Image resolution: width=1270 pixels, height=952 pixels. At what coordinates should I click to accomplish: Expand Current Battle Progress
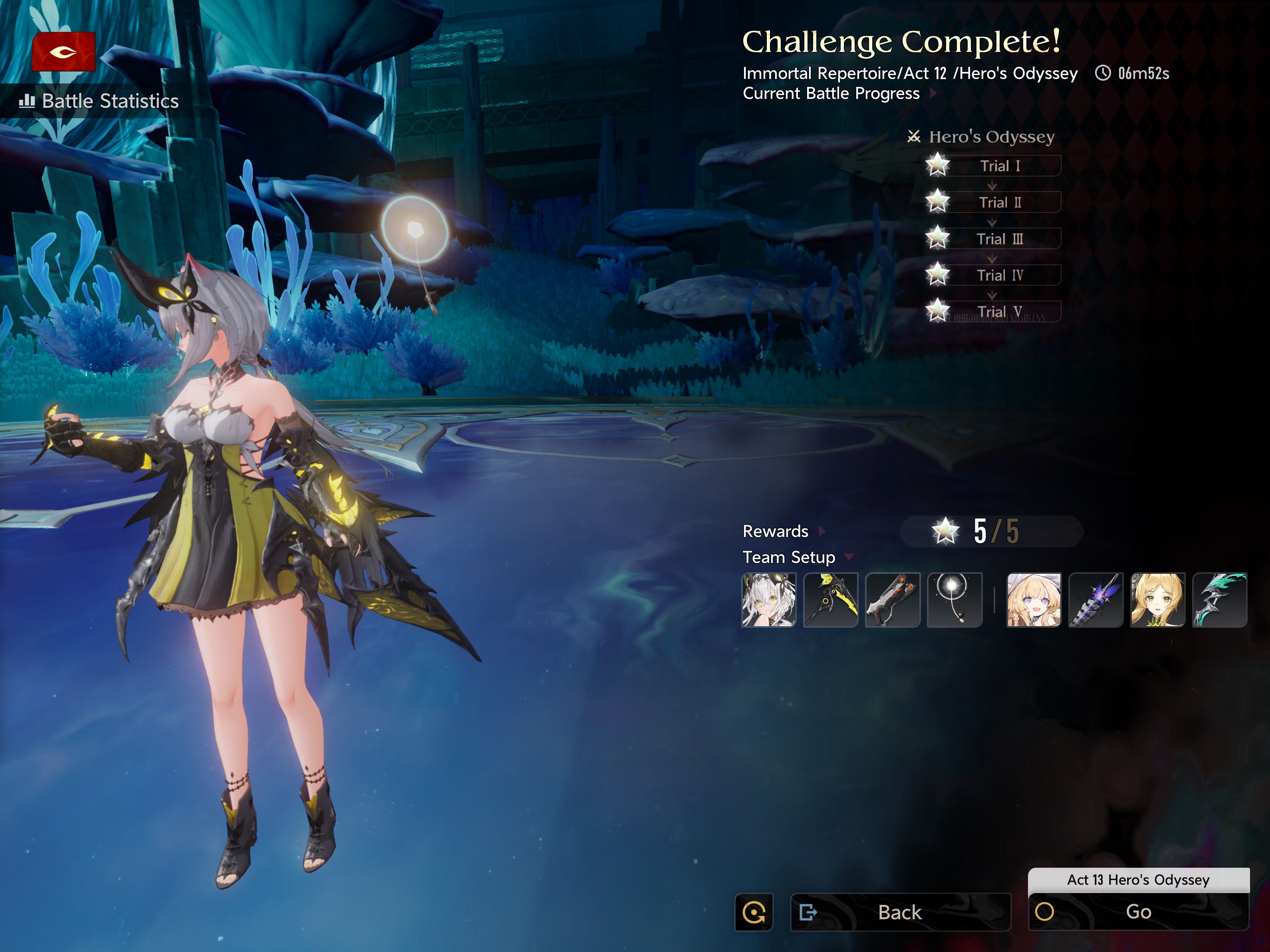point(838,93)
